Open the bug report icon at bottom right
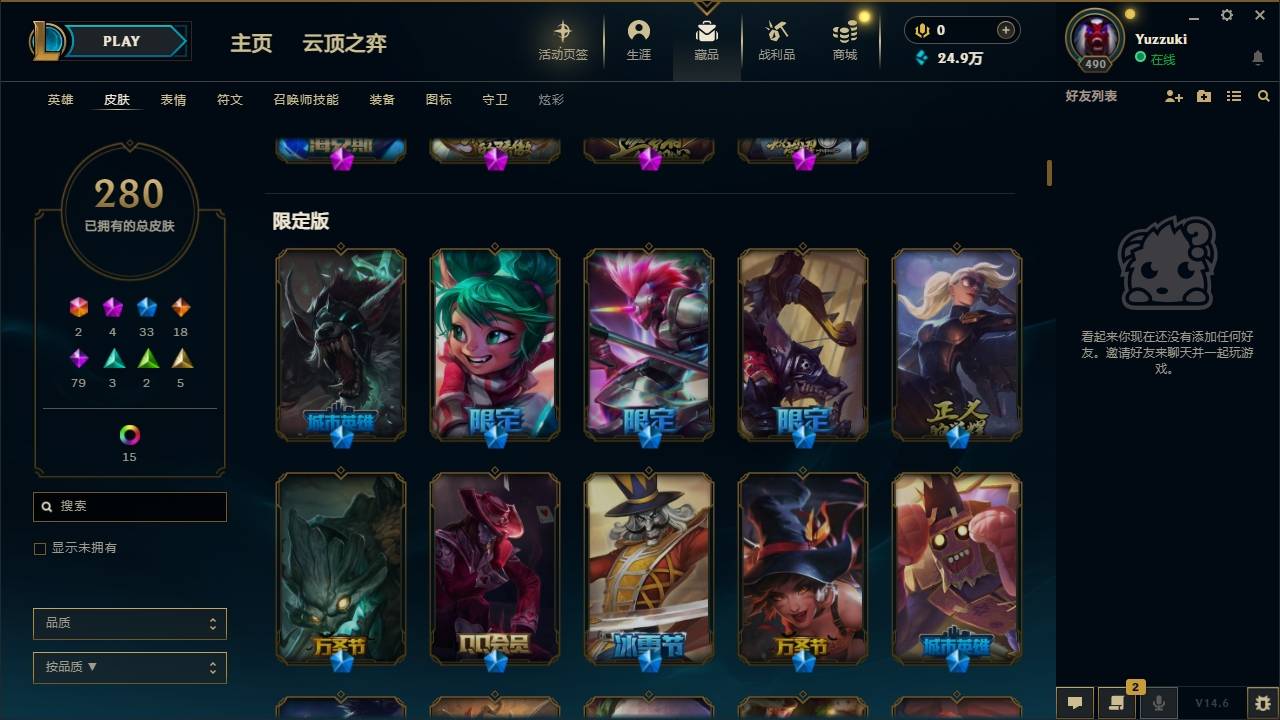Screen dimensions: 1280x720 pos(1257,703)
